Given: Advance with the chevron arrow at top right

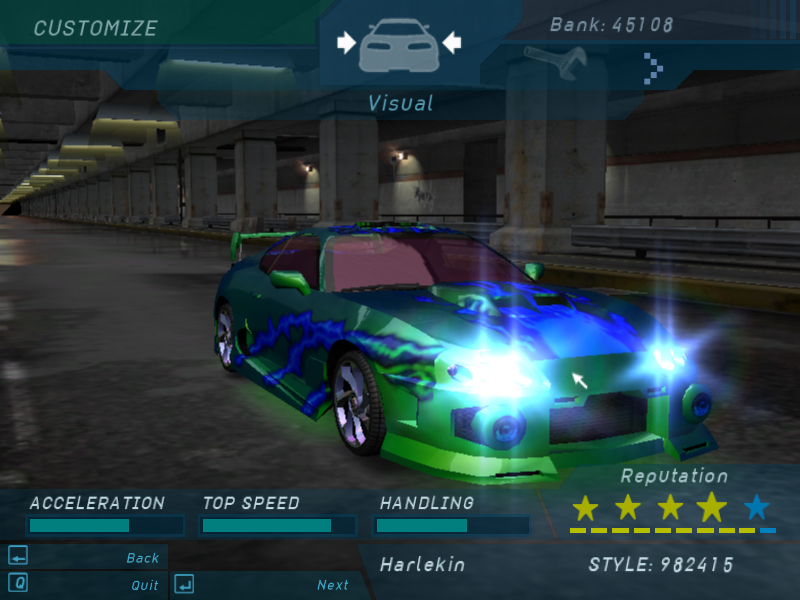Looking at the screenshot, I should pyautogui.click(x=653, y=68).
